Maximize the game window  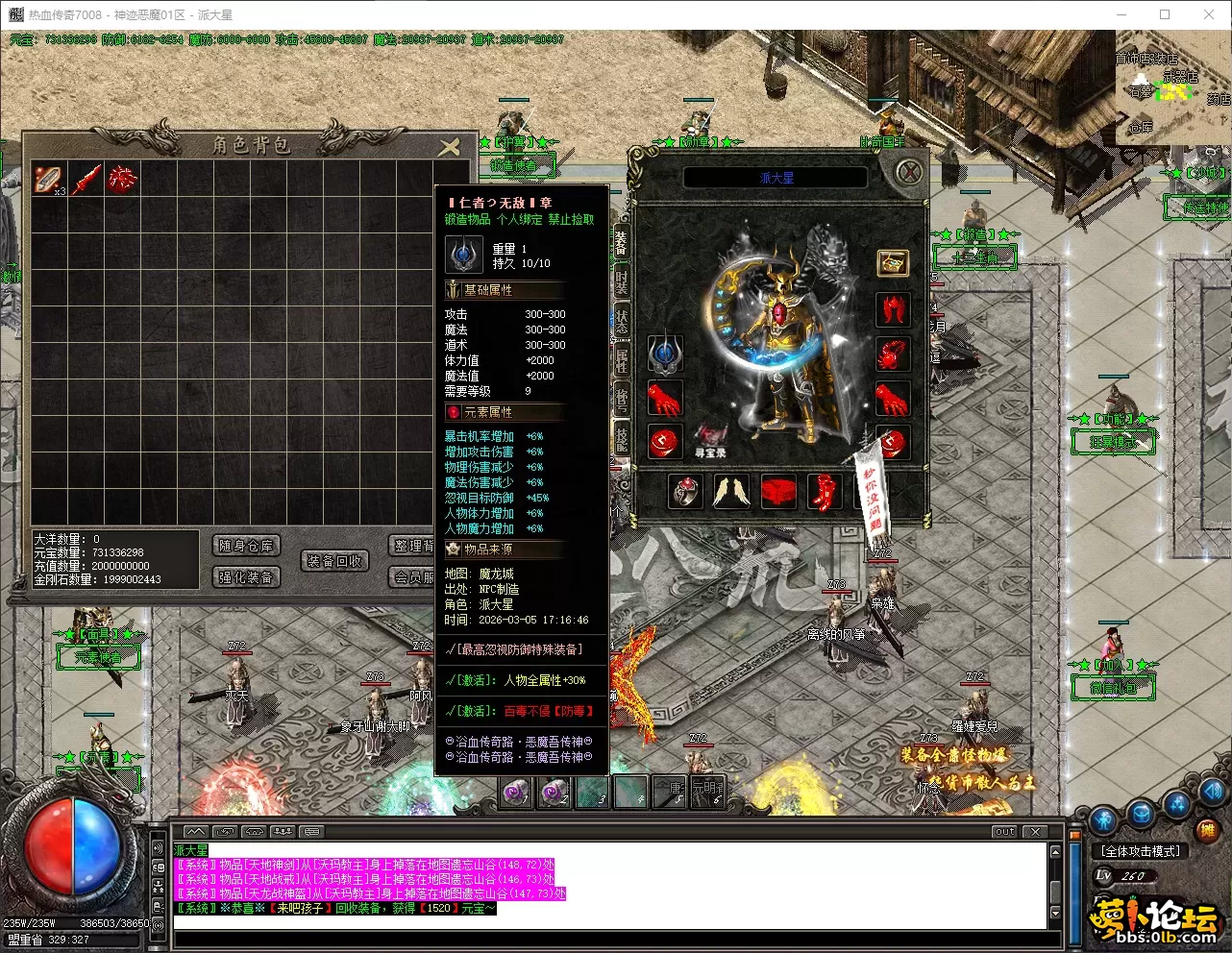coord(1165,14)
